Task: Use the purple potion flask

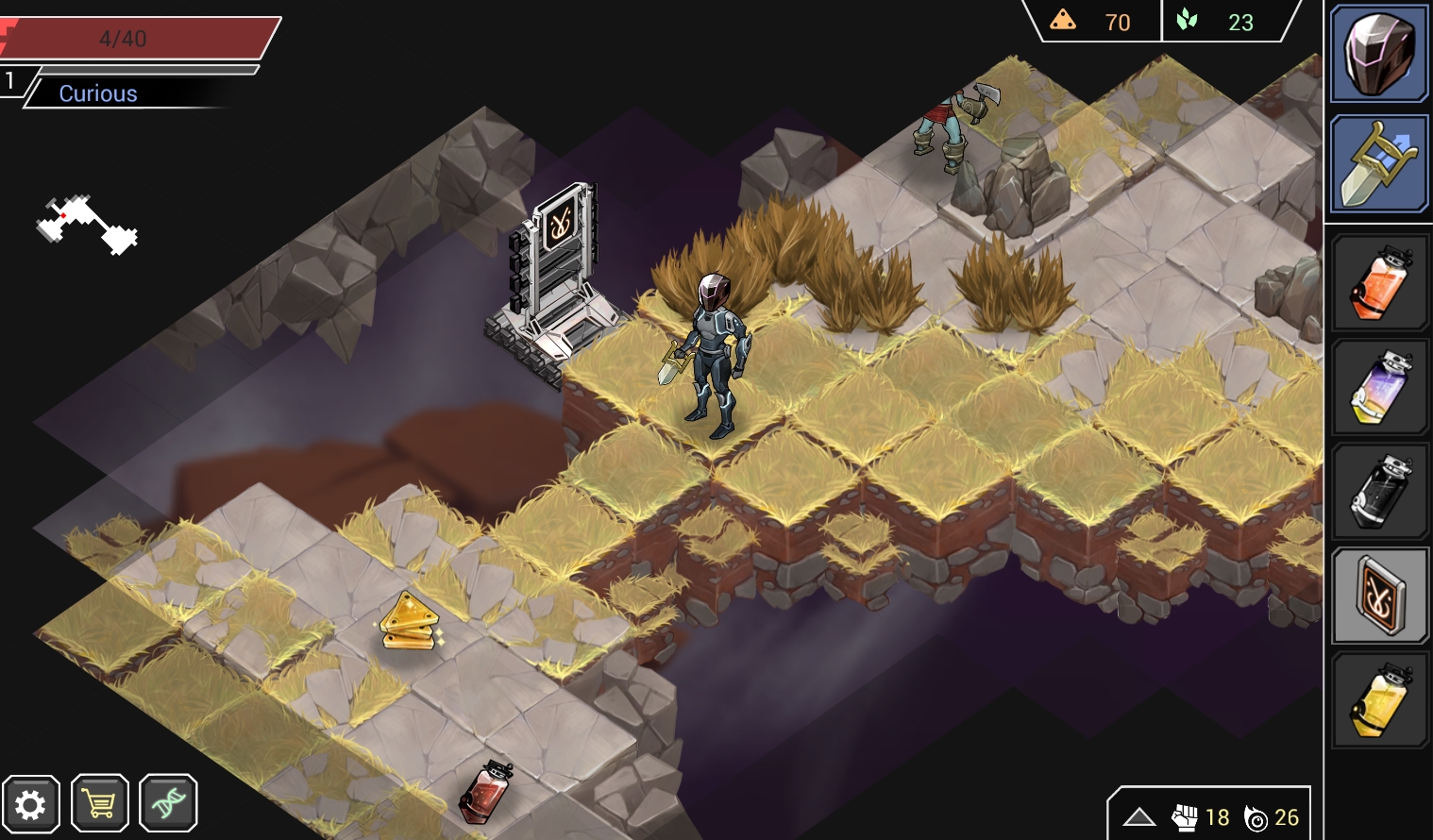Action: coord(1379,388)
